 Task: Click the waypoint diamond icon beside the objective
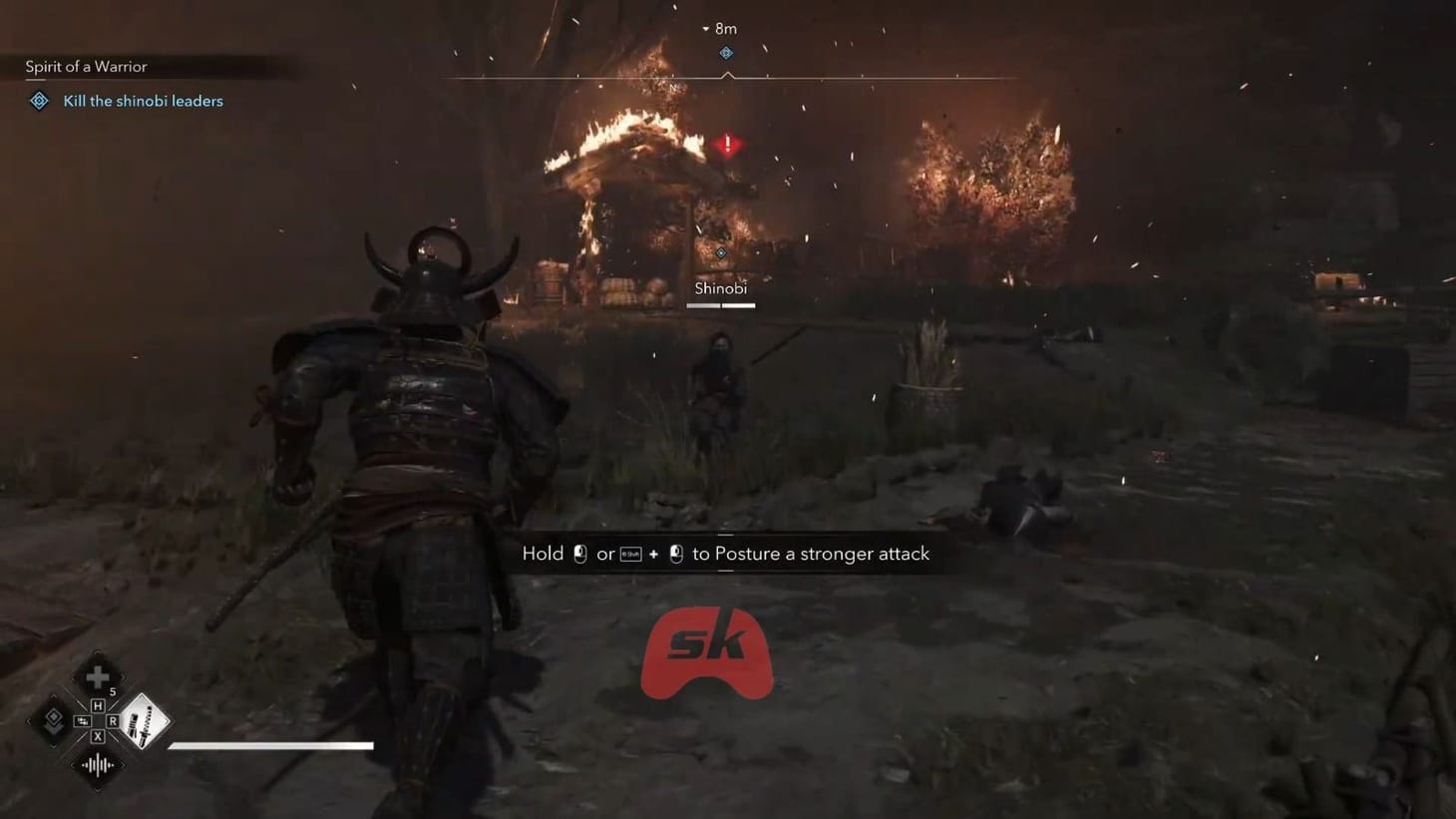(38, 101)
